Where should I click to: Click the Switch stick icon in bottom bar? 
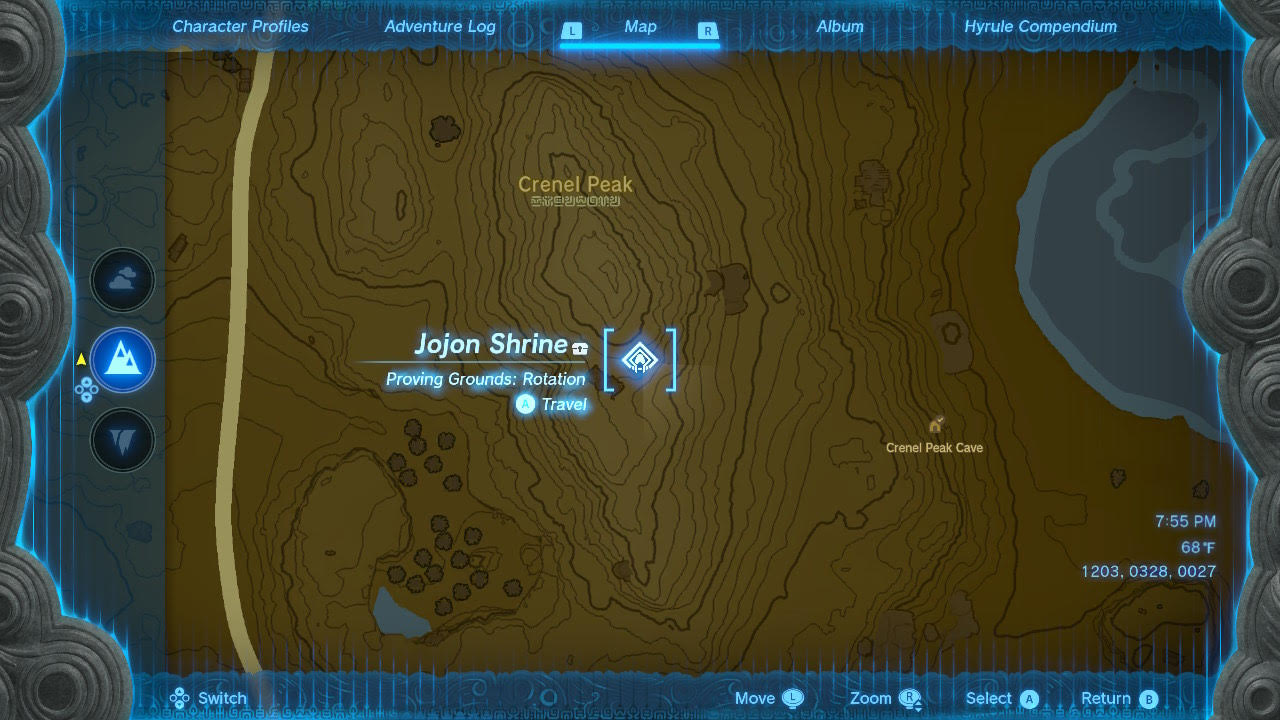(179, 697)
